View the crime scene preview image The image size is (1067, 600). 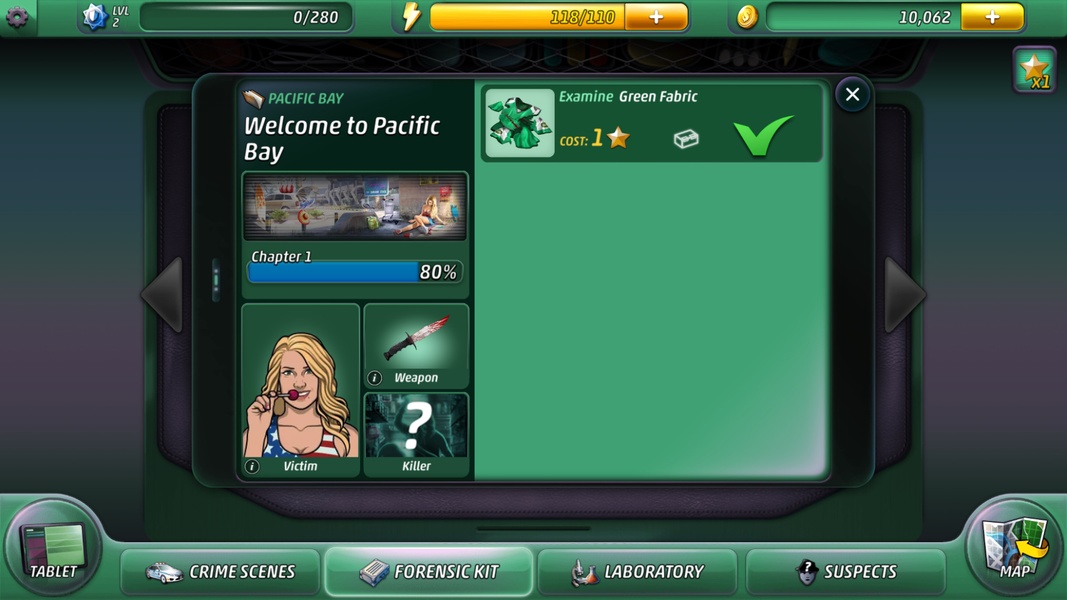(x=355, y=206)
